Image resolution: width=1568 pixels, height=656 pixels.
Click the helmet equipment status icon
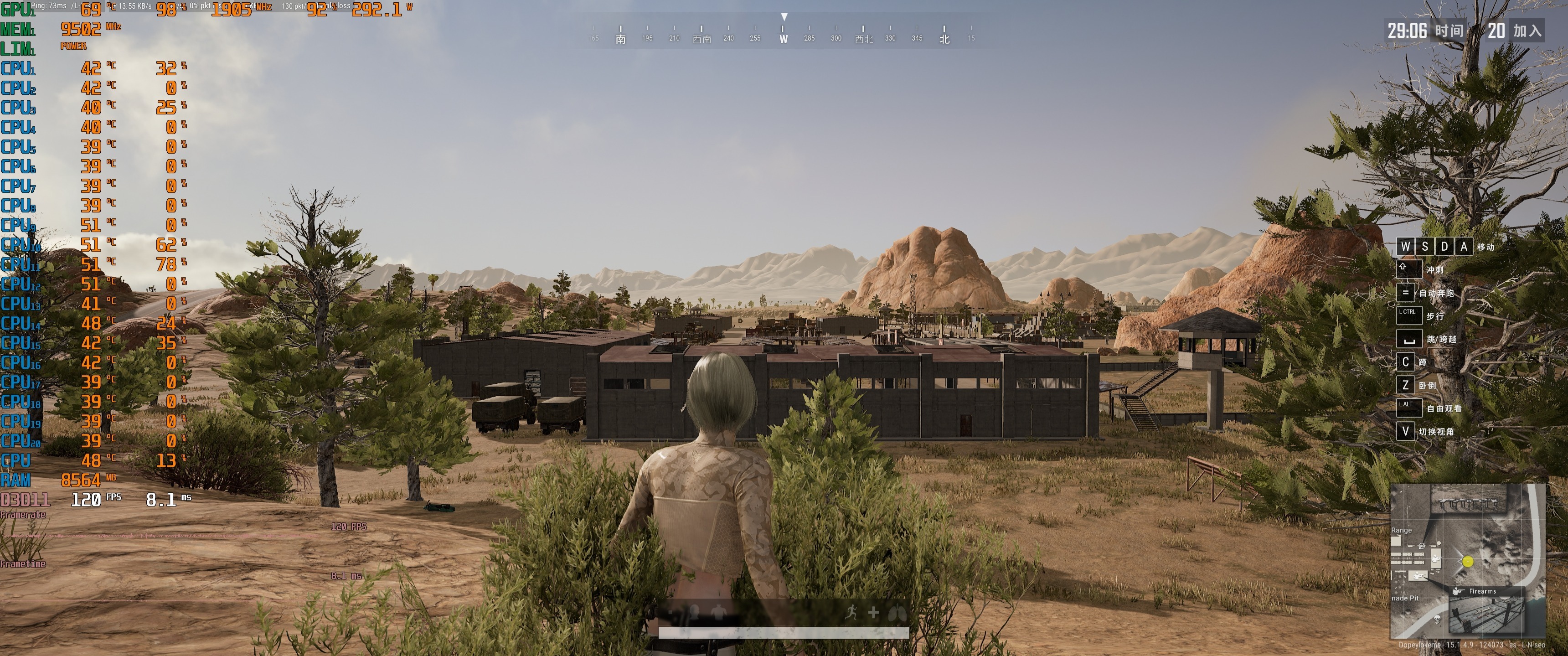695,612
